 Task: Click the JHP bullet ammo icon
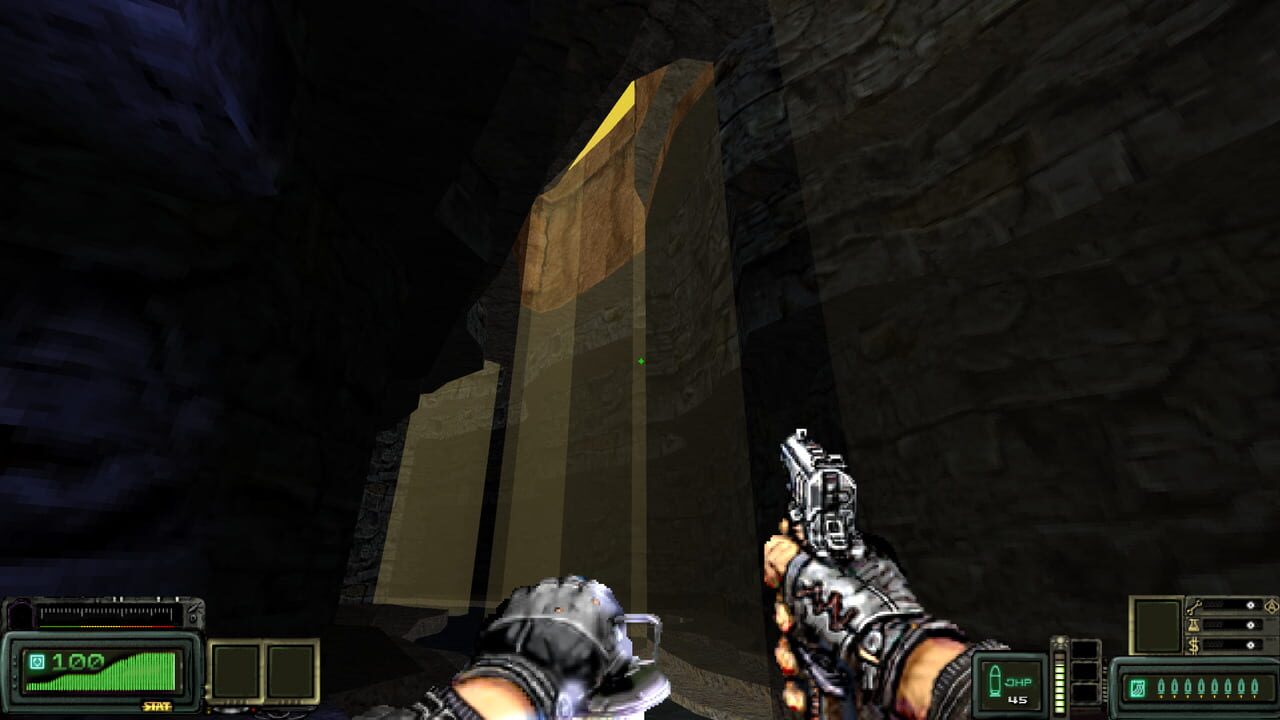(x=994, y=679)
